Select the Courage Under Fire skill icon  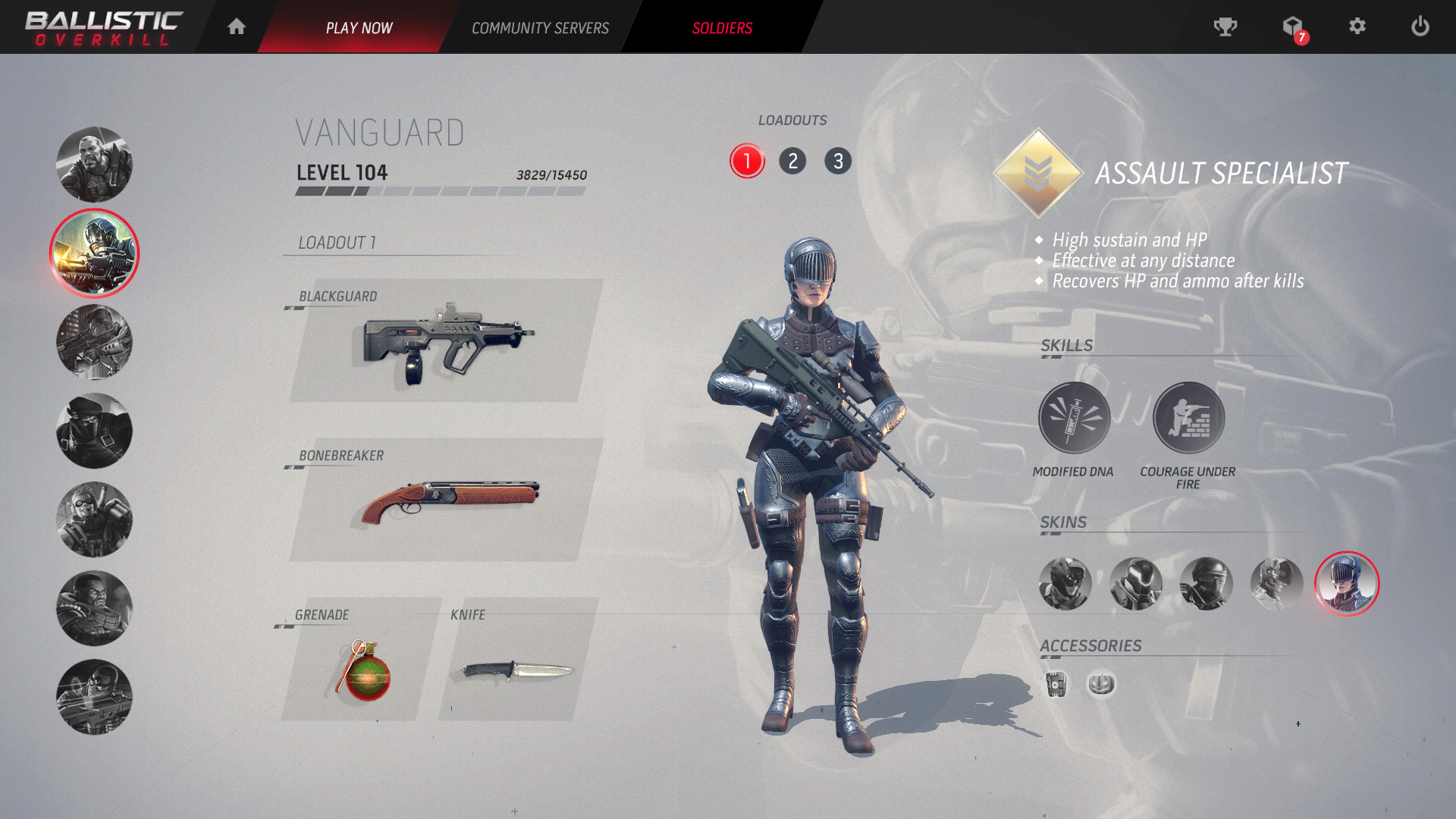1188,418
